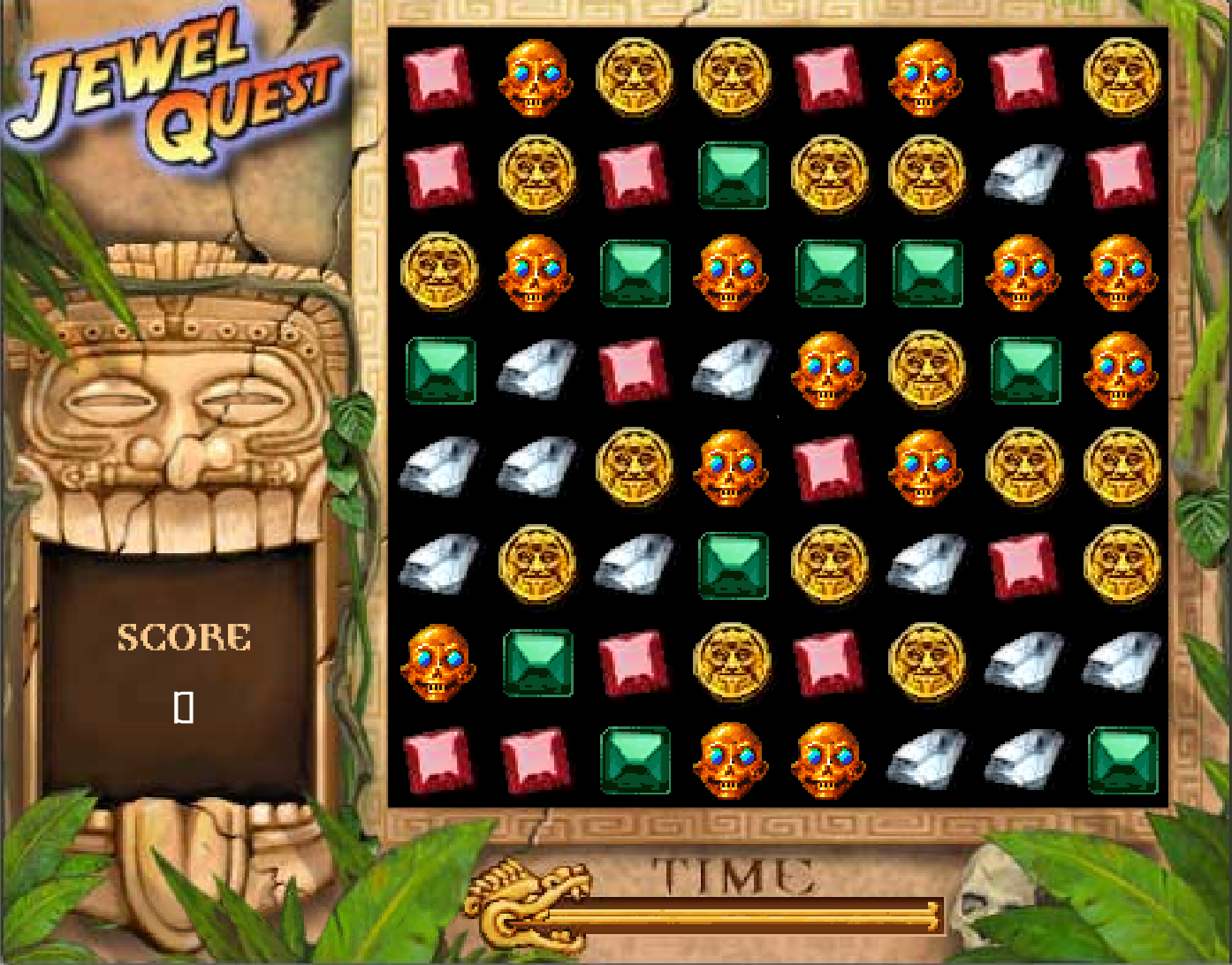The height and width of the screenshot is (965, 1232).
Task: Pick the gold coin in the top-right board corner
Action: 1122,78
